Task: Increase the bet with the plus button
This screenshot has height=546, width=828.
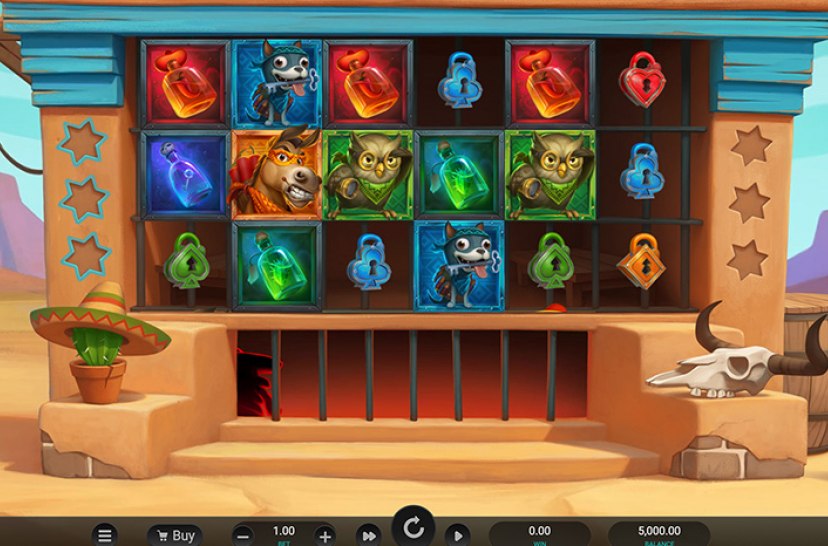Action: coord(324,535)
